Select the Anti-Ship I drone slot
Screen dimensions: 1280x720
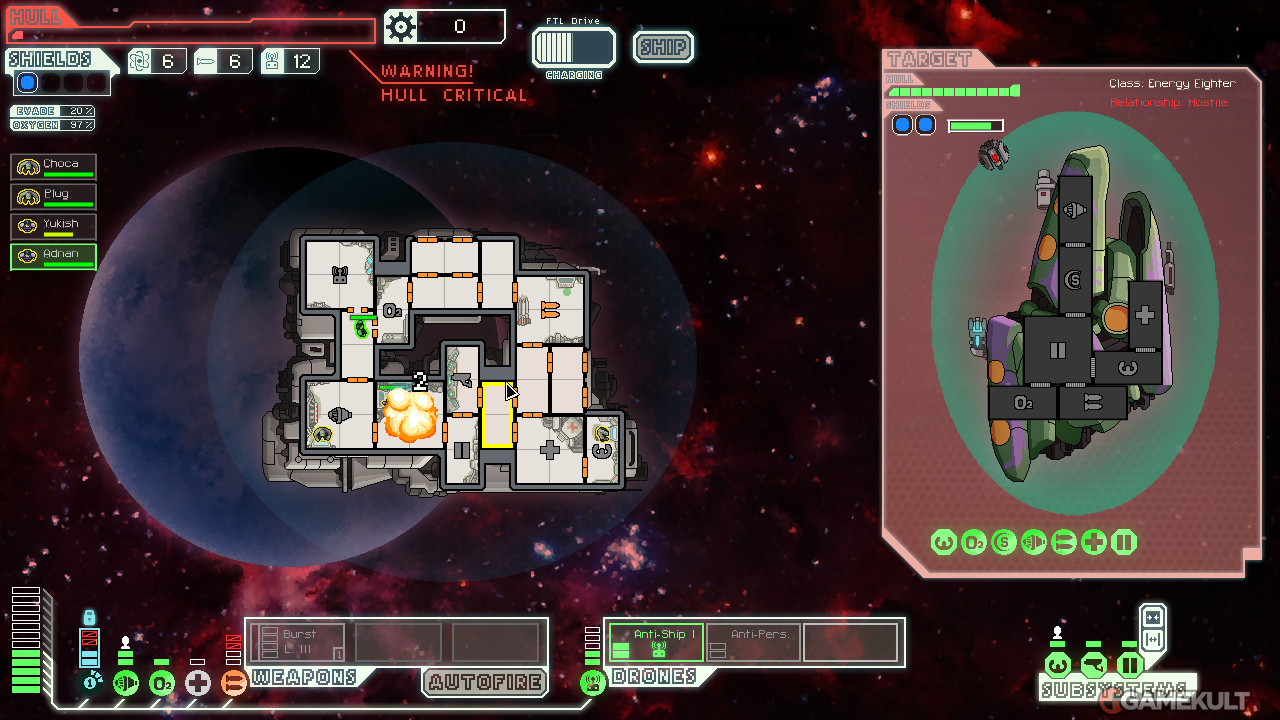click(x=656, y=642)
